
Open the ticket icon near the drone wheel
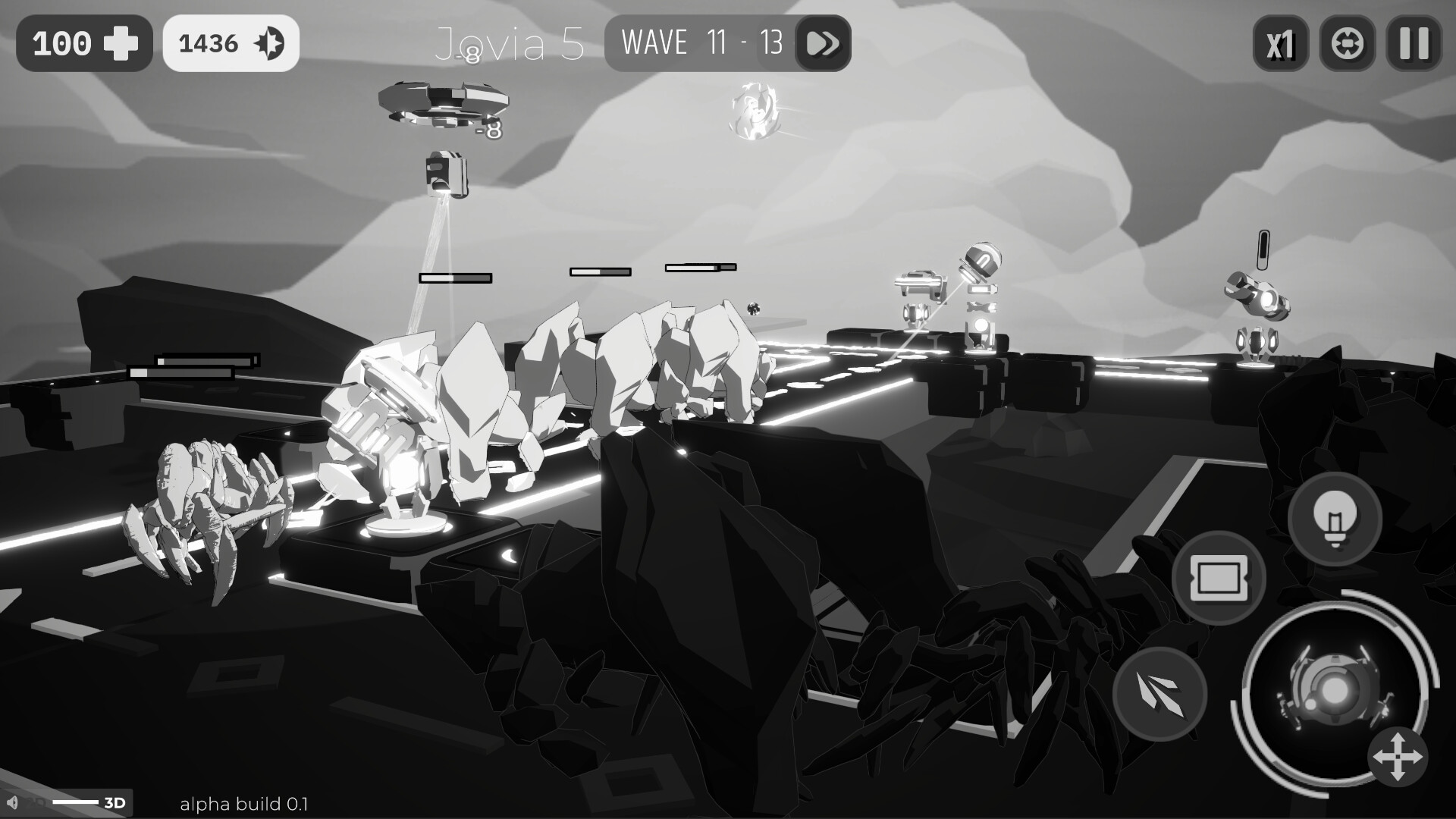[x=1219, y=579]
